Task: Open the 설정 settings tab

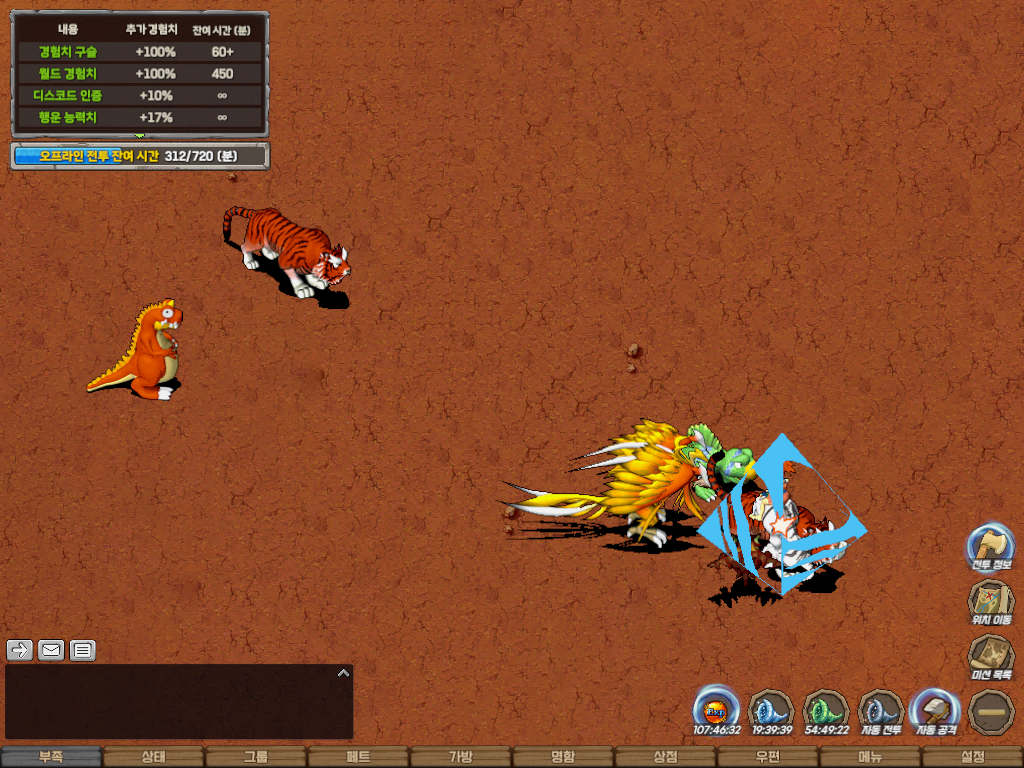Action: pyautogui.click(x=972, y=757)
